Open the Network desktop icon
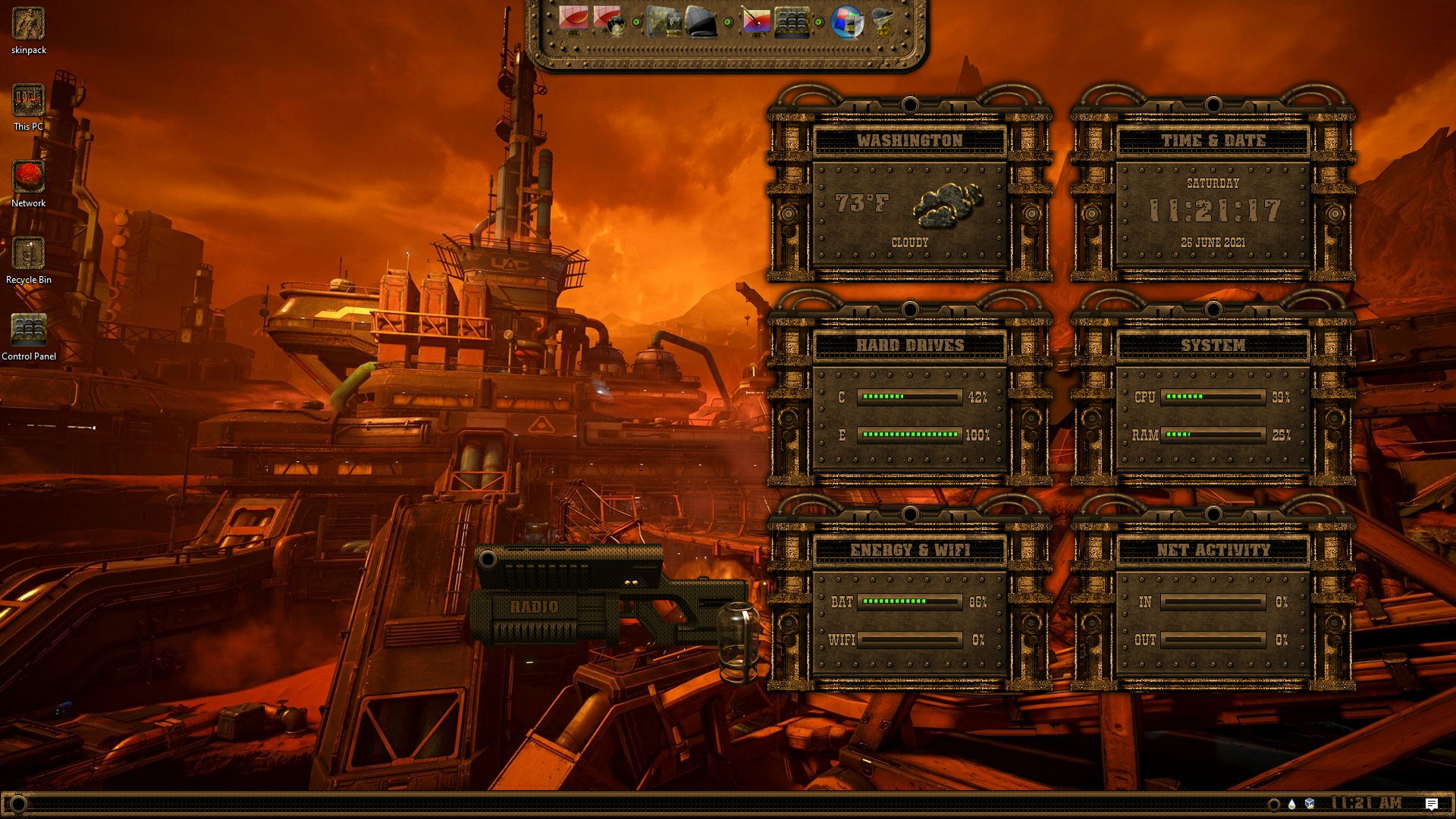Viewport: 1456px width, 819px height. 29,177
